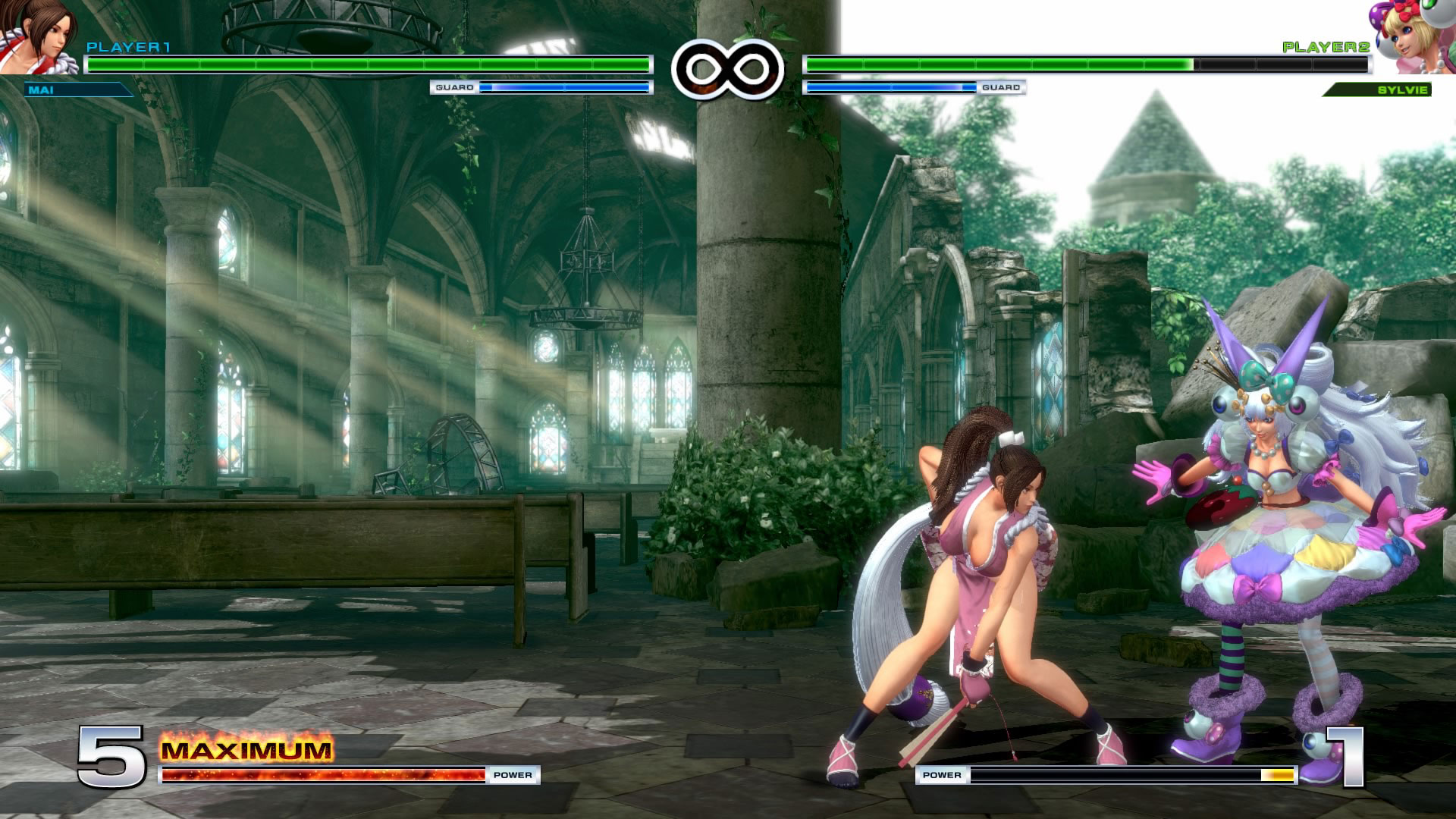Toggle the POWER label under Player 2

[x=940, y=775]
